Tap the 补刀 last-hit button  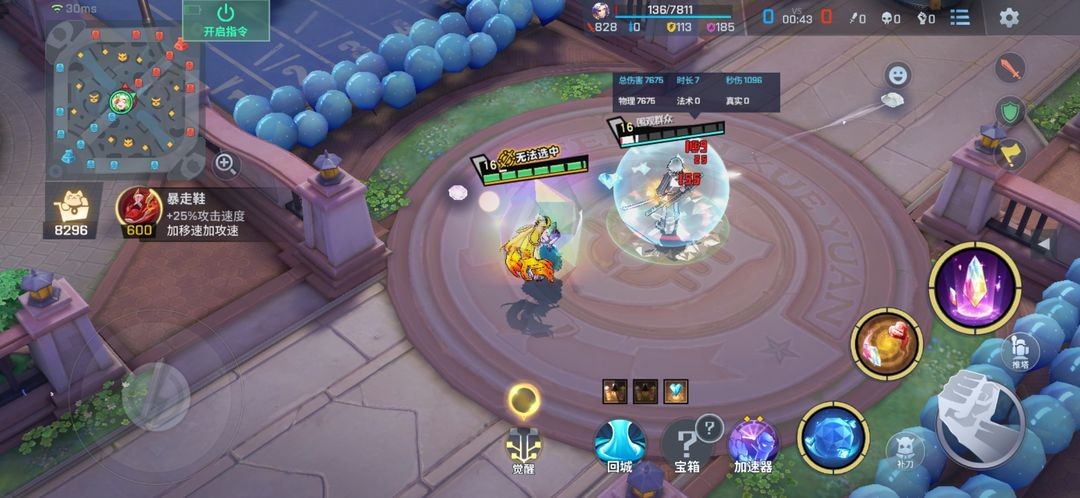click(x=904, y=452)
